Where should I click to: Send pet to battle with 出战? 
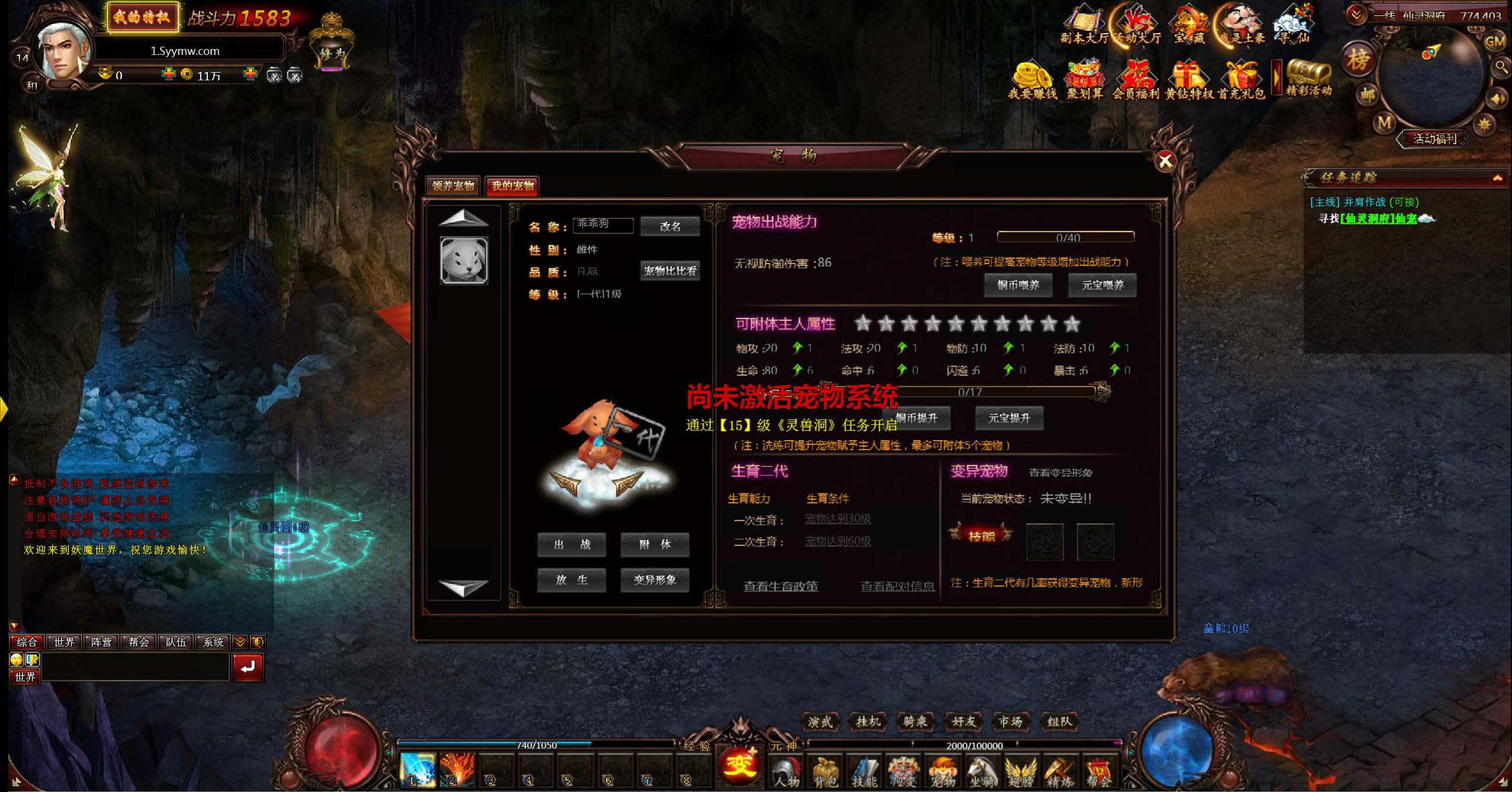pos(571,545)
